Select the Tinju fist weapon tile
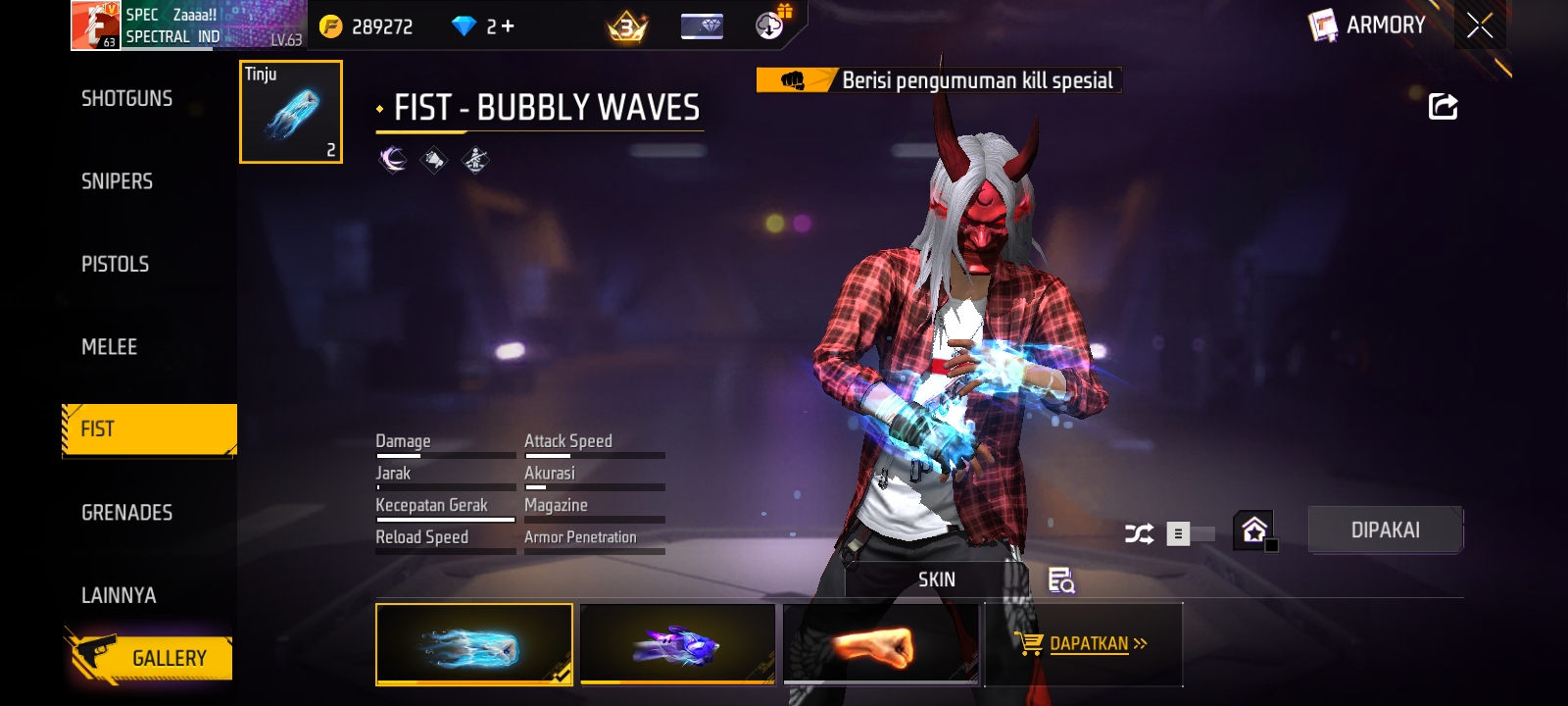This screenshot has width=1568, height=706. (291, 112)
